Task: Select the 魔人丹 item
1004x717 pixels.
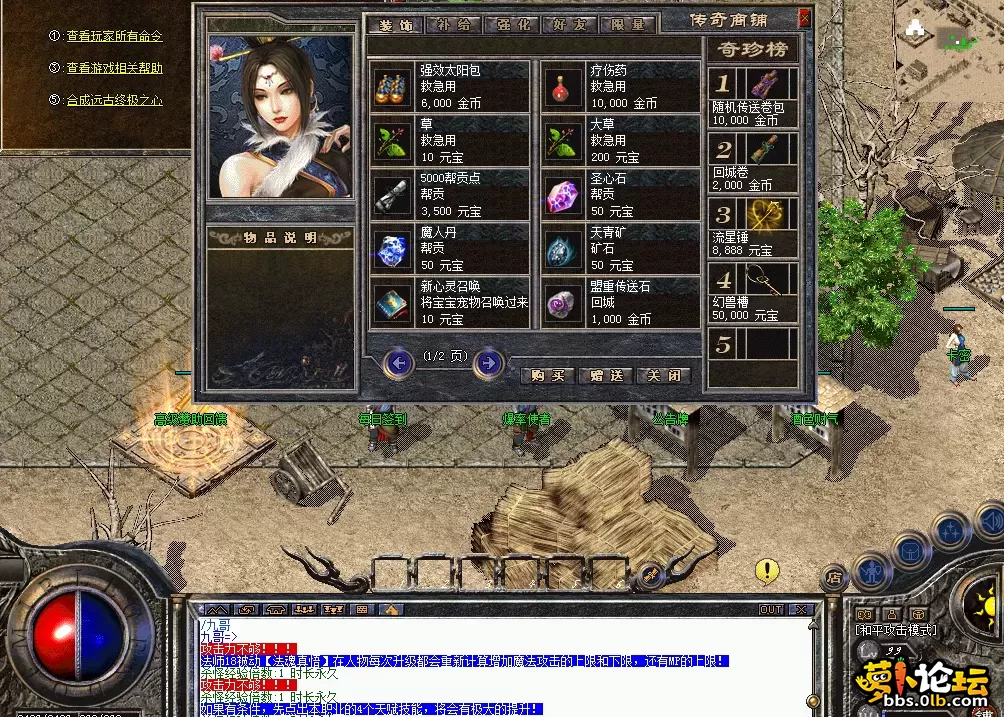Action: 449,248
